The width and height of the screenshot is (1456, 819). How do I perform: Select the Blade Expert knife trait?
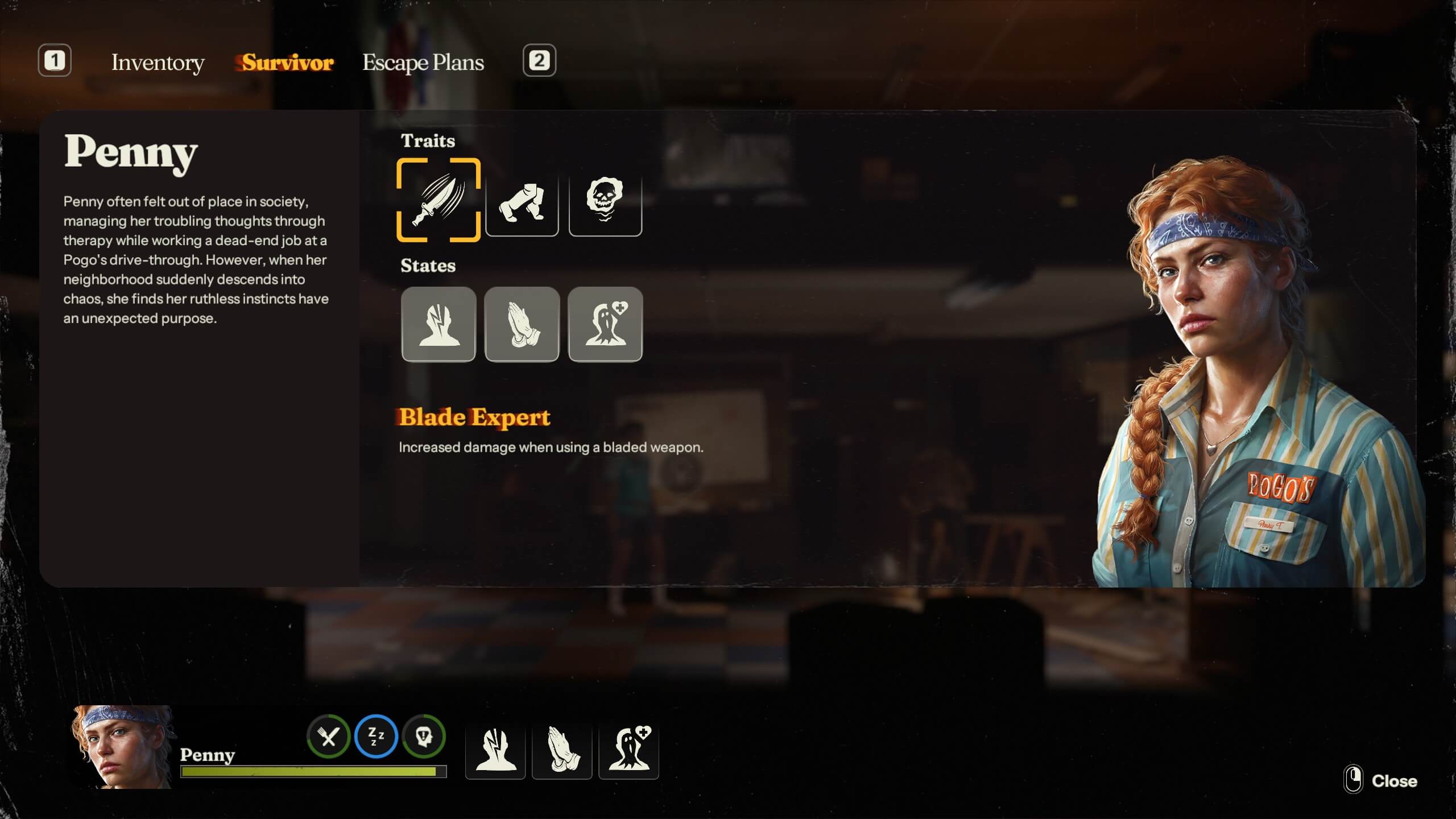click(x=439, y=200)
